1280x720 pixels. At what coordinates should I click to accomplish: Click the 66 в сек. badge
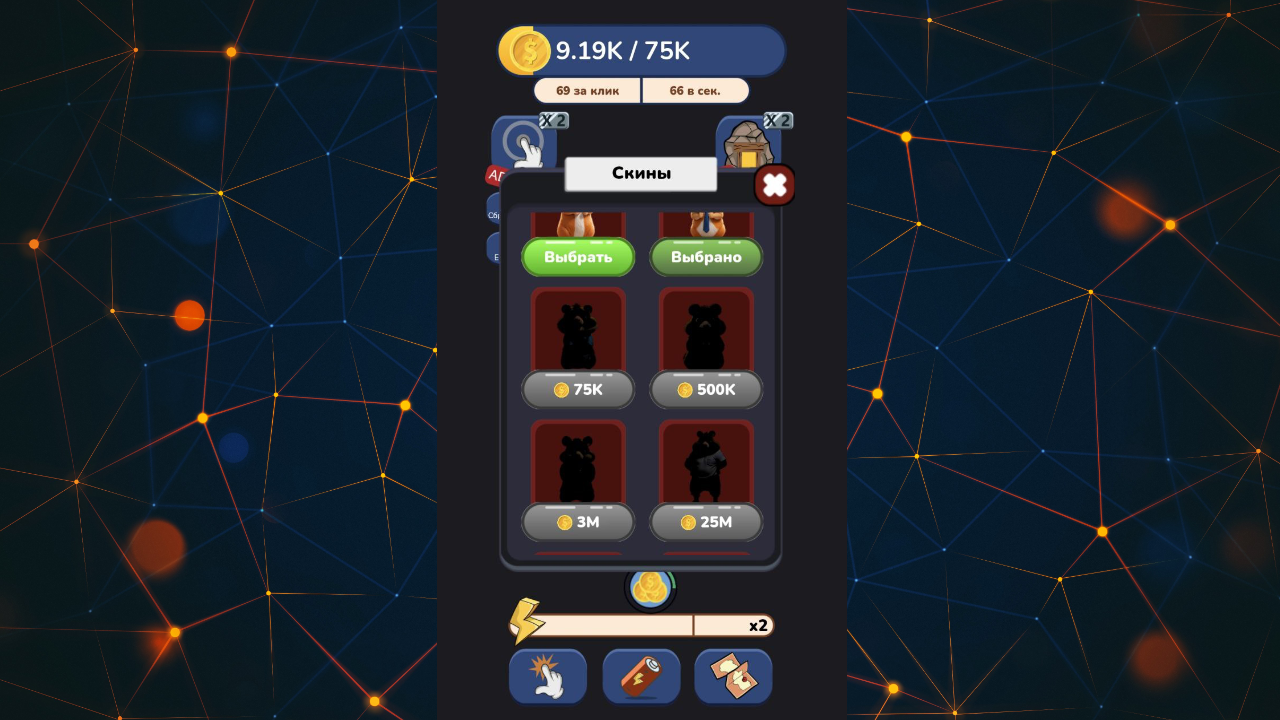click(x=694, y=90)
